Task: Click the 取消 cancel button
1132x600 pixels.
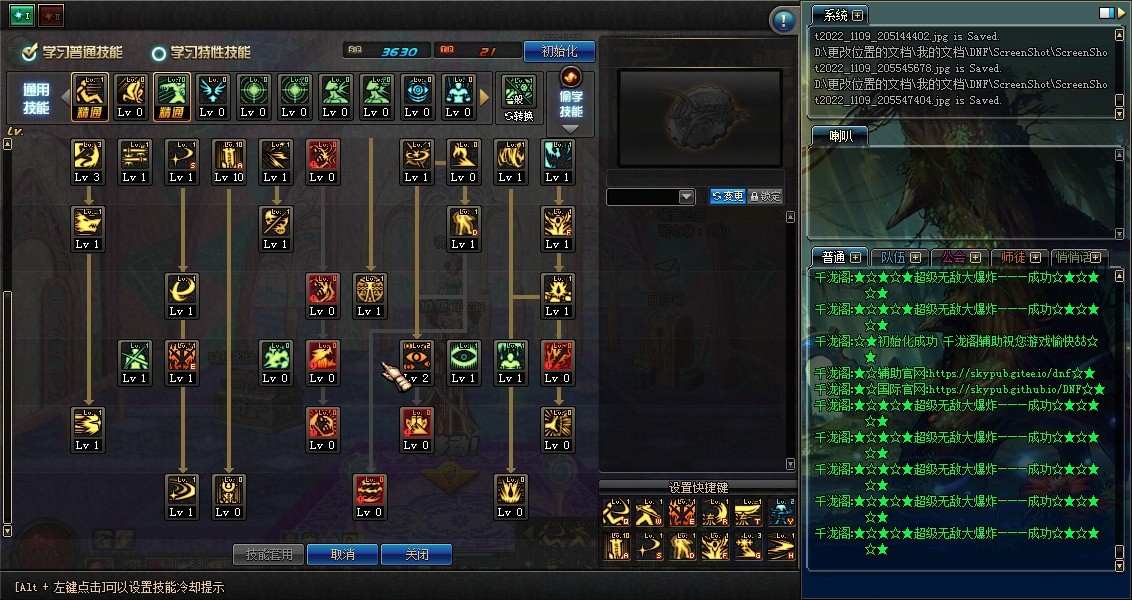Action: 342,554
